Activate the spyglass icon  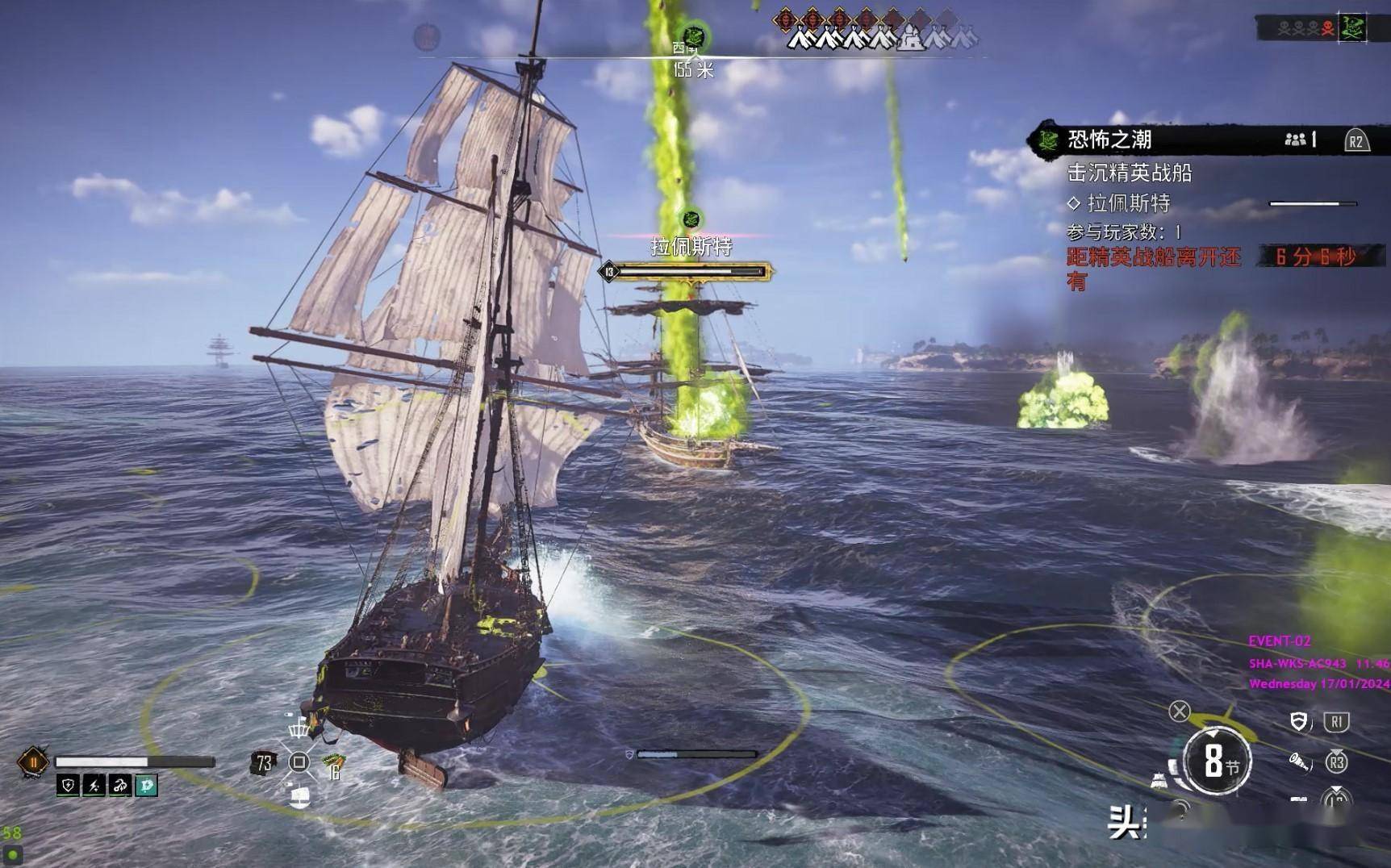[x=1298, y=762]
